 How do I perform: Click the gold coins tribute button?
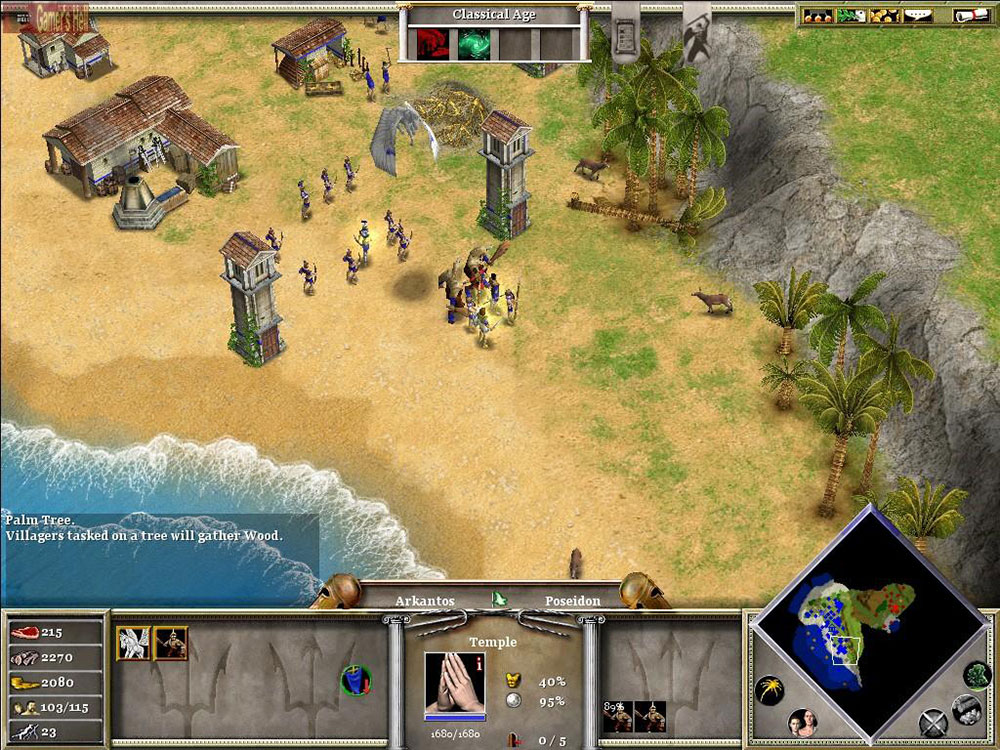click(x=882, y=15)
